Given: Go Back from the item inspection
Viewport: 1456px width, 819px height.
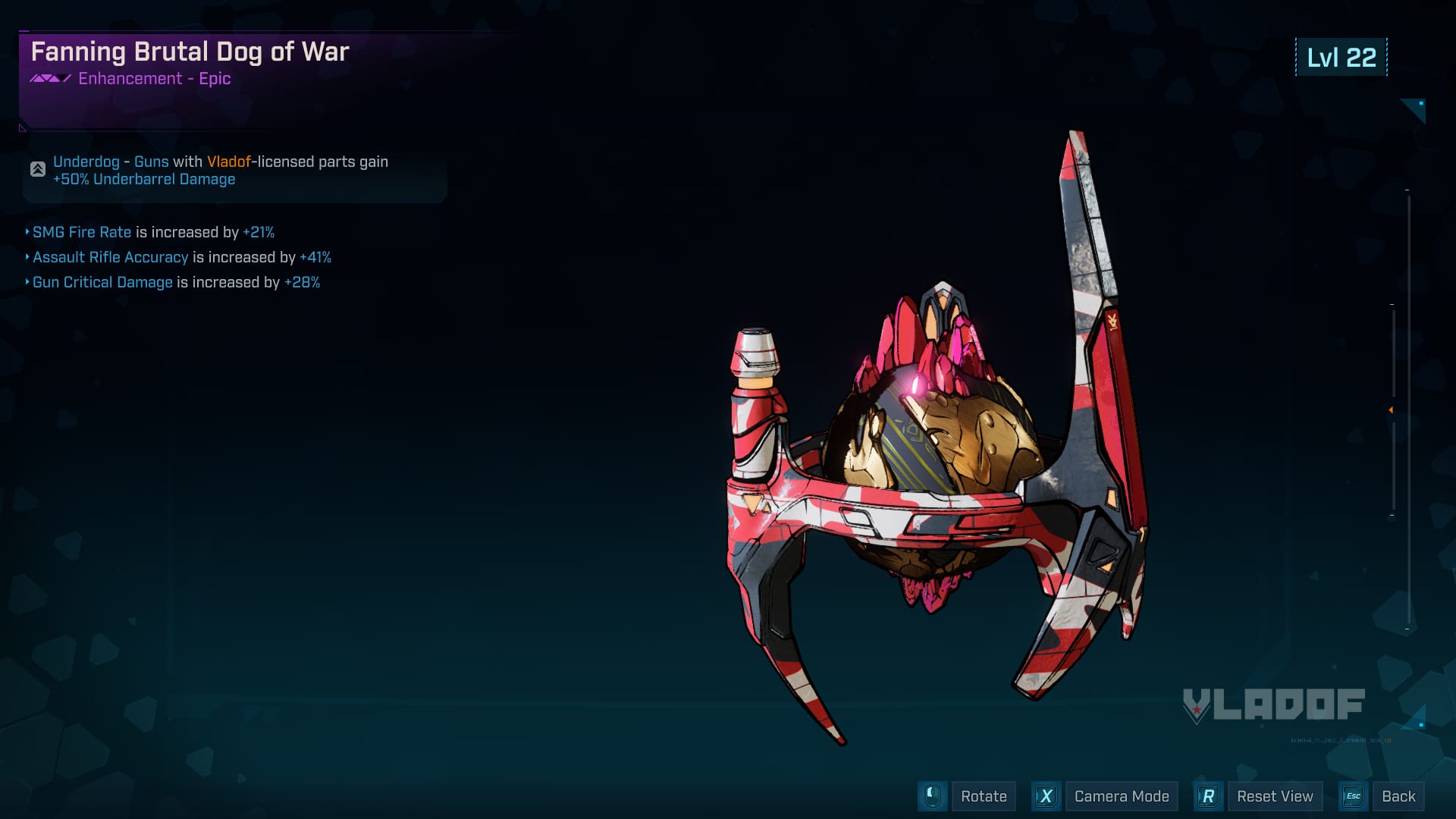Looking at the screenshot, I should 1398,796.
